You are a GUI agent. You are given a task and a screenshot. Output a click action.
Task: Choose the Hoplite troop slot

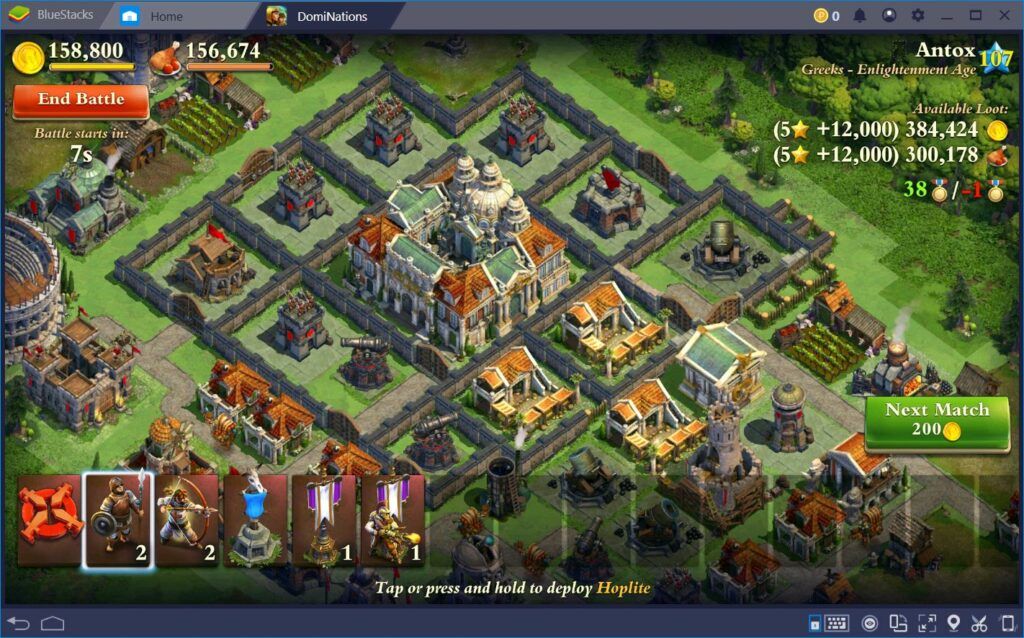click(x=117, y=520)
